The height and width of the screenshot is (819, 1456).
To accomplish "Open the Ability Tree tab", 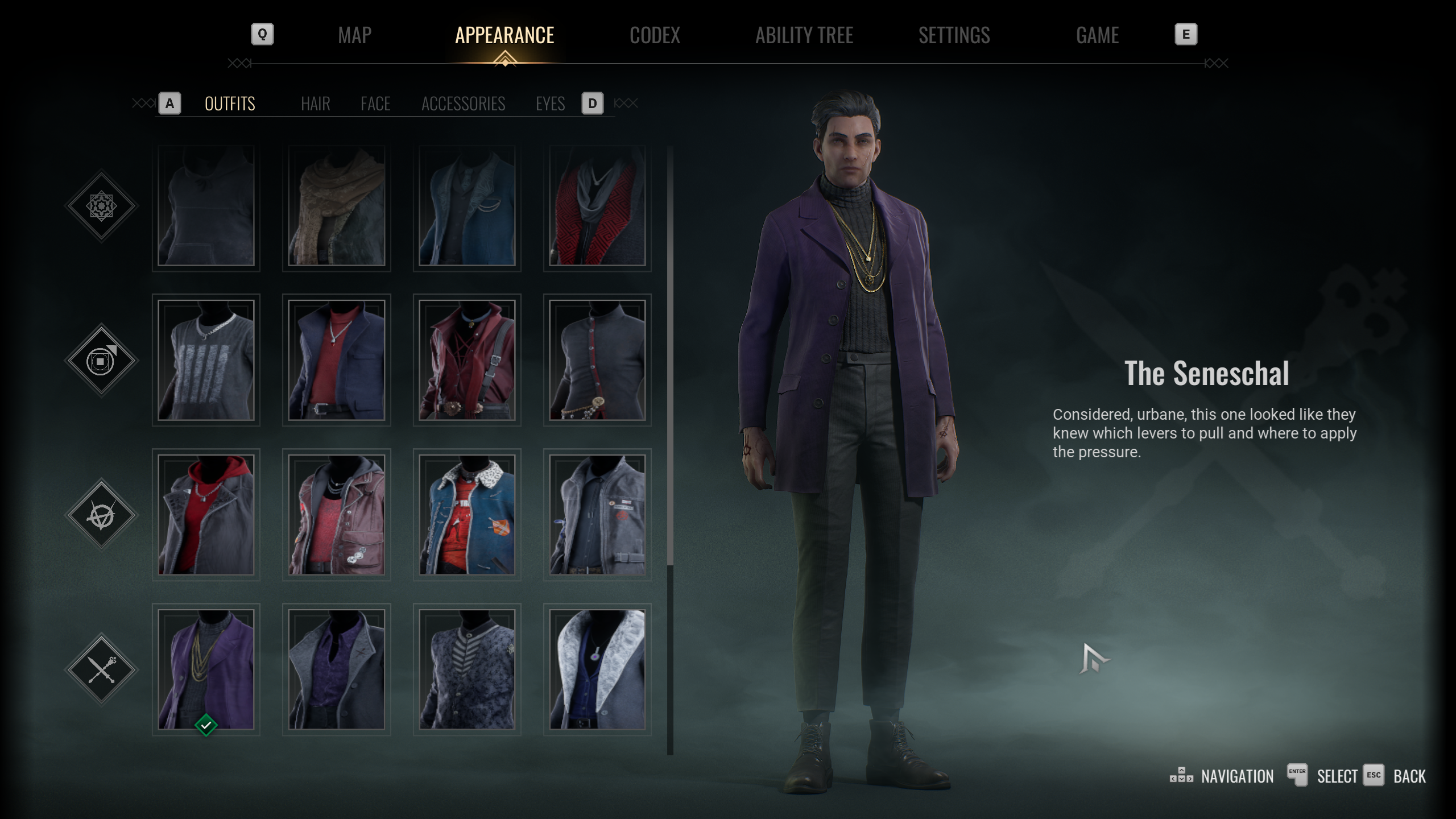I will (x=804, y=35).
